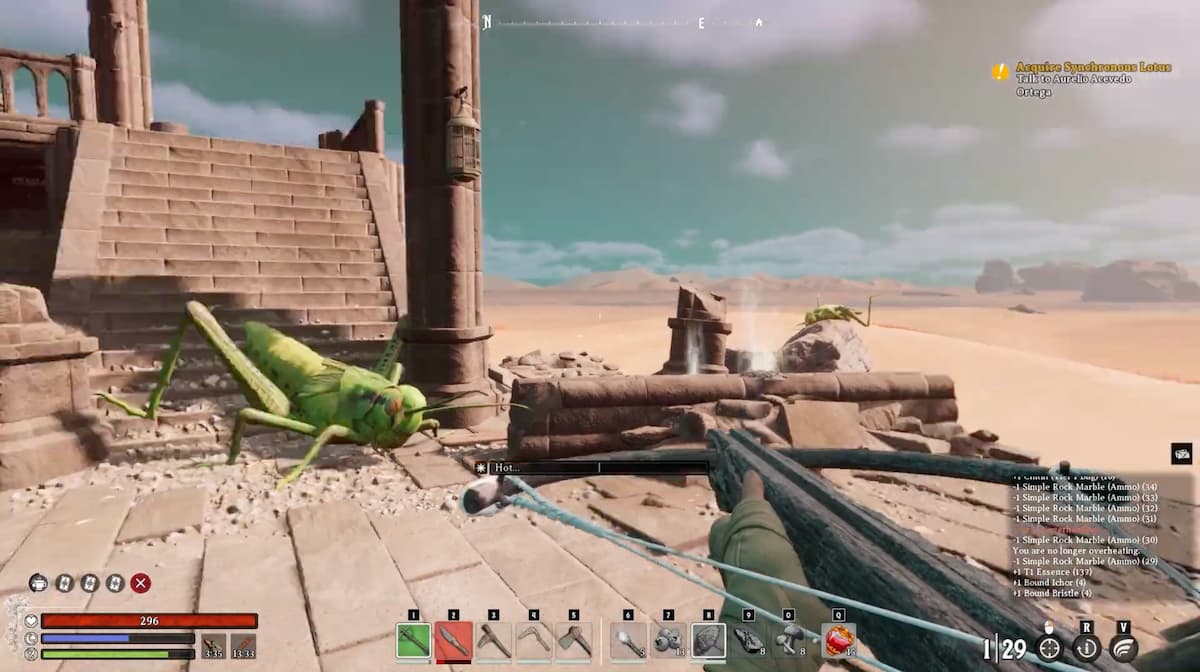Click the compass bar heading strip
Screen dimensions: 1200x672
coord(622,22)
